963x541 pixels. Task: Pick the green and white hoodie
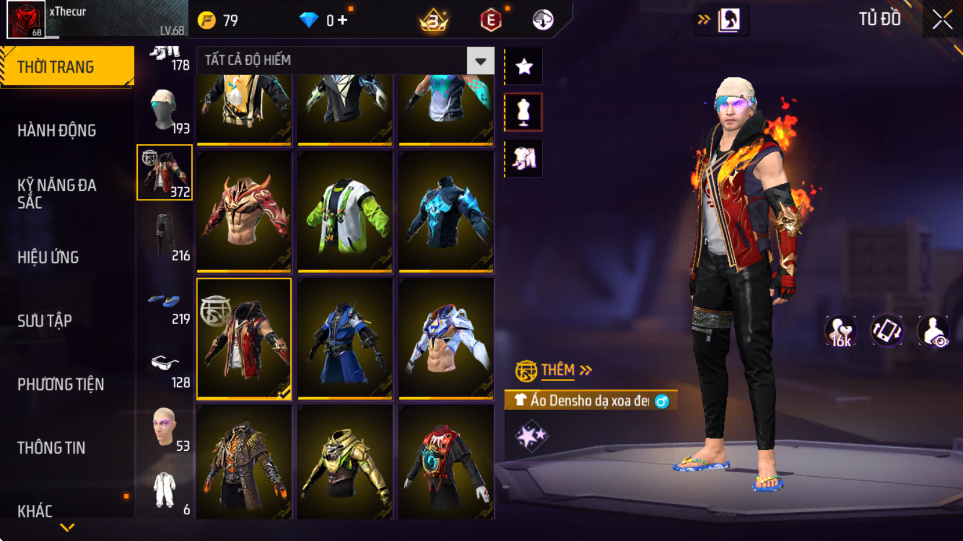pyautogui.click(x=346, y=212)
